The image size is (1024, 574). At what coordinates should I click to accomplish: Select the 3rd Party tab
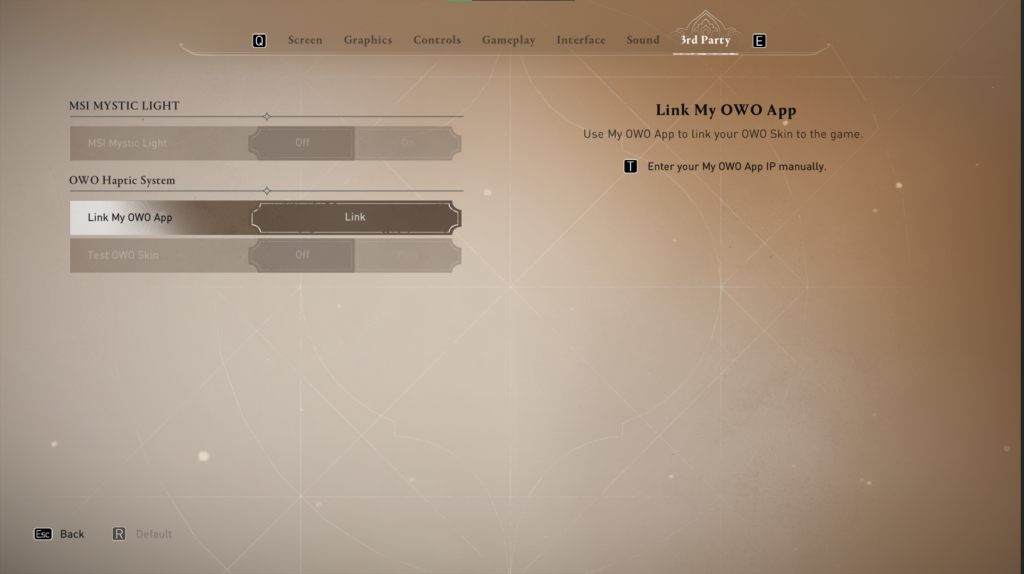coord(706,40)
